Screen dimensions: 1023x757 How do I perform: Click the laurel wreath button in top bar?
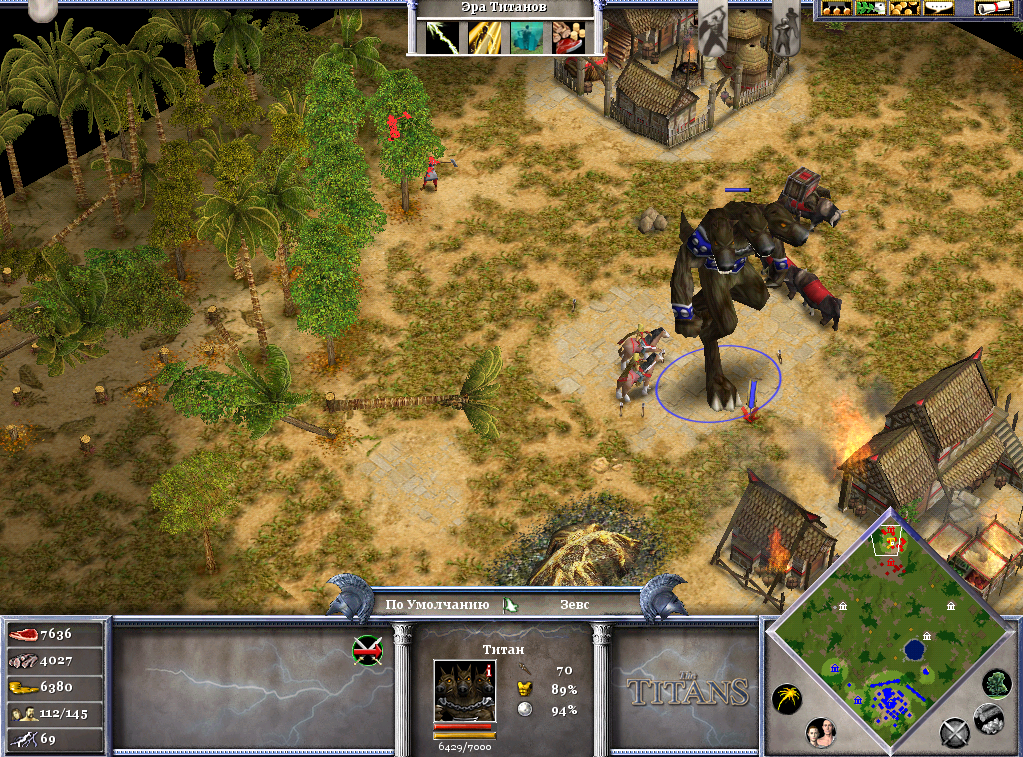[871, 8]
